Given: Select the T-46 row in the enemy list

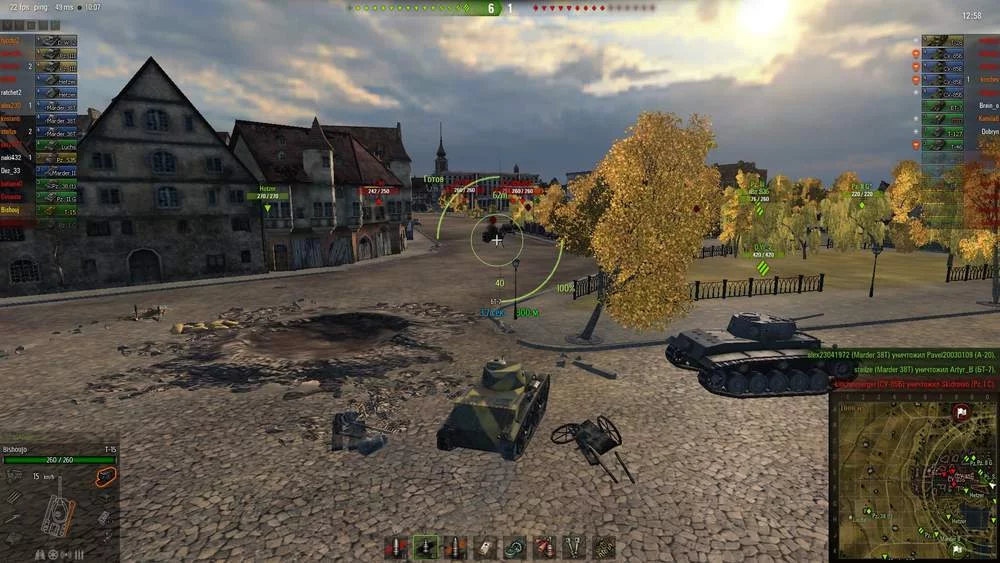Looking at the screenshot, I should coord(957,145).
